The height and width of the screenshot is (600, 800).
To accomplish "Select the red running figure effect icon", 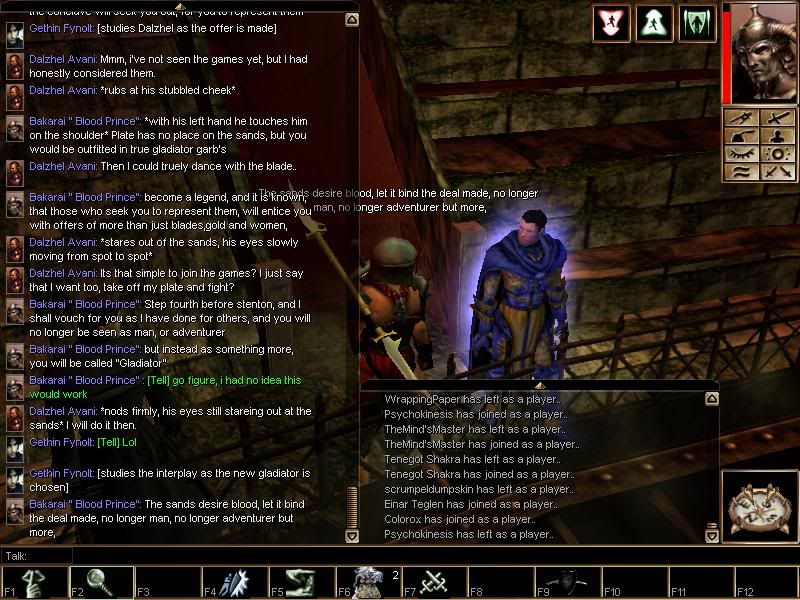I will tap(611, 23).
